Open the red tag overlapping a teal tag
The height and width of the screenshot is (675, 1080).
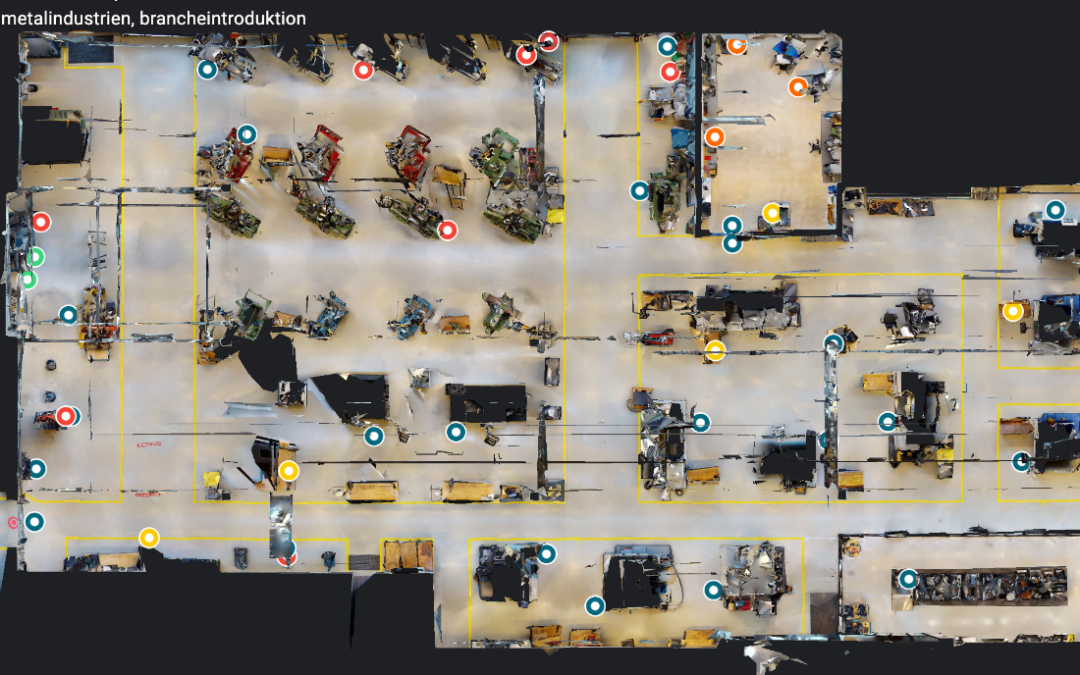tap(65, 416)
